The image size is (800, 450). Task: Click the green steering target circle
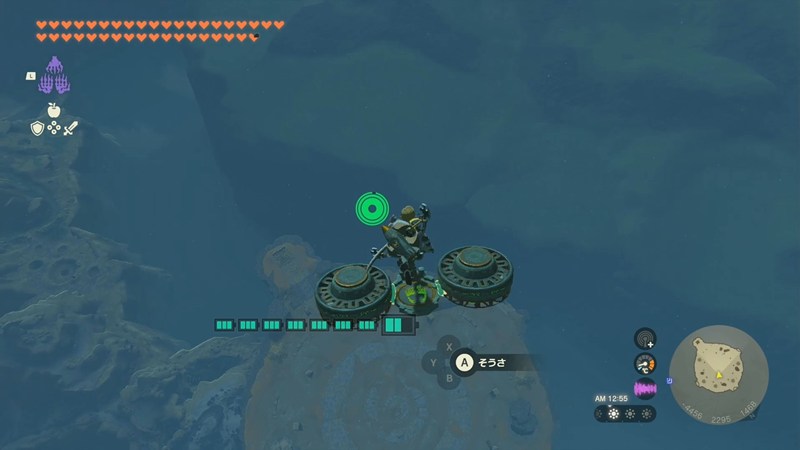pos(371,209)
